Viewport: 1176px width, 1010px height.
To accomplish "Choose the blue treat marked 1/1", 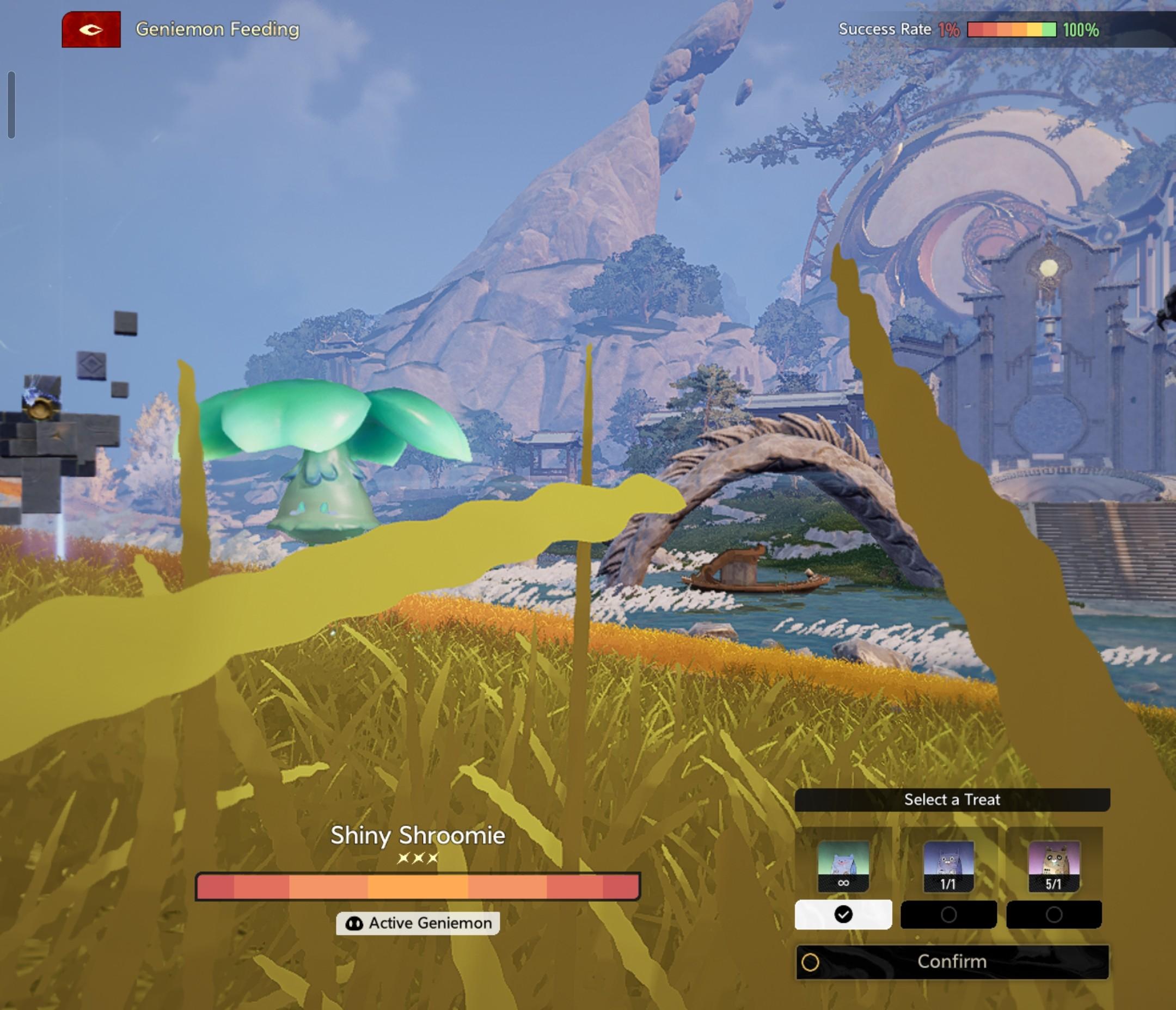I will [948, 865].
